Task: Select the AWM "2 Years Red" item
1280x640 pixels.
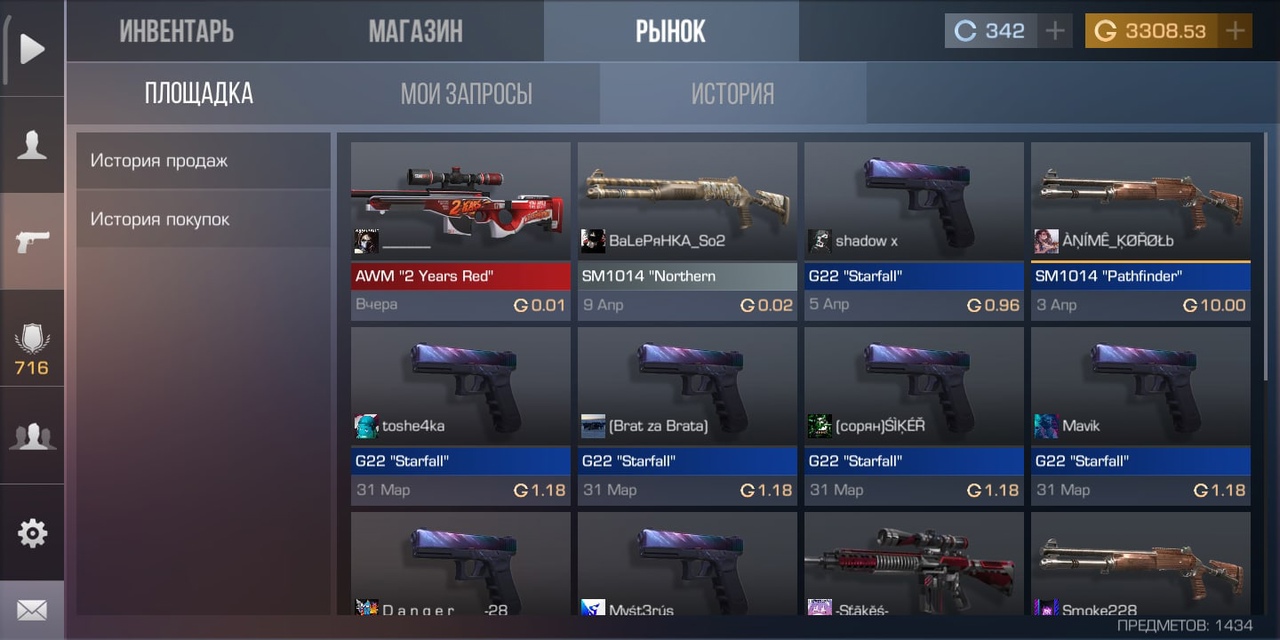Action: click(x=460, y=230)
